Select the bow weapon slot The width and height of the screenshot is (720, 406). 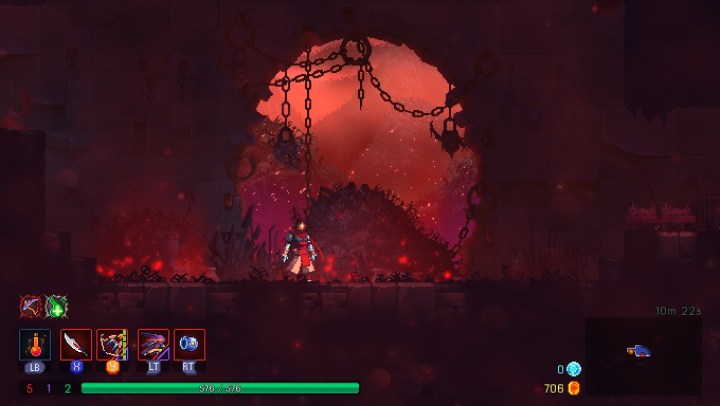[x=112, y=344]
